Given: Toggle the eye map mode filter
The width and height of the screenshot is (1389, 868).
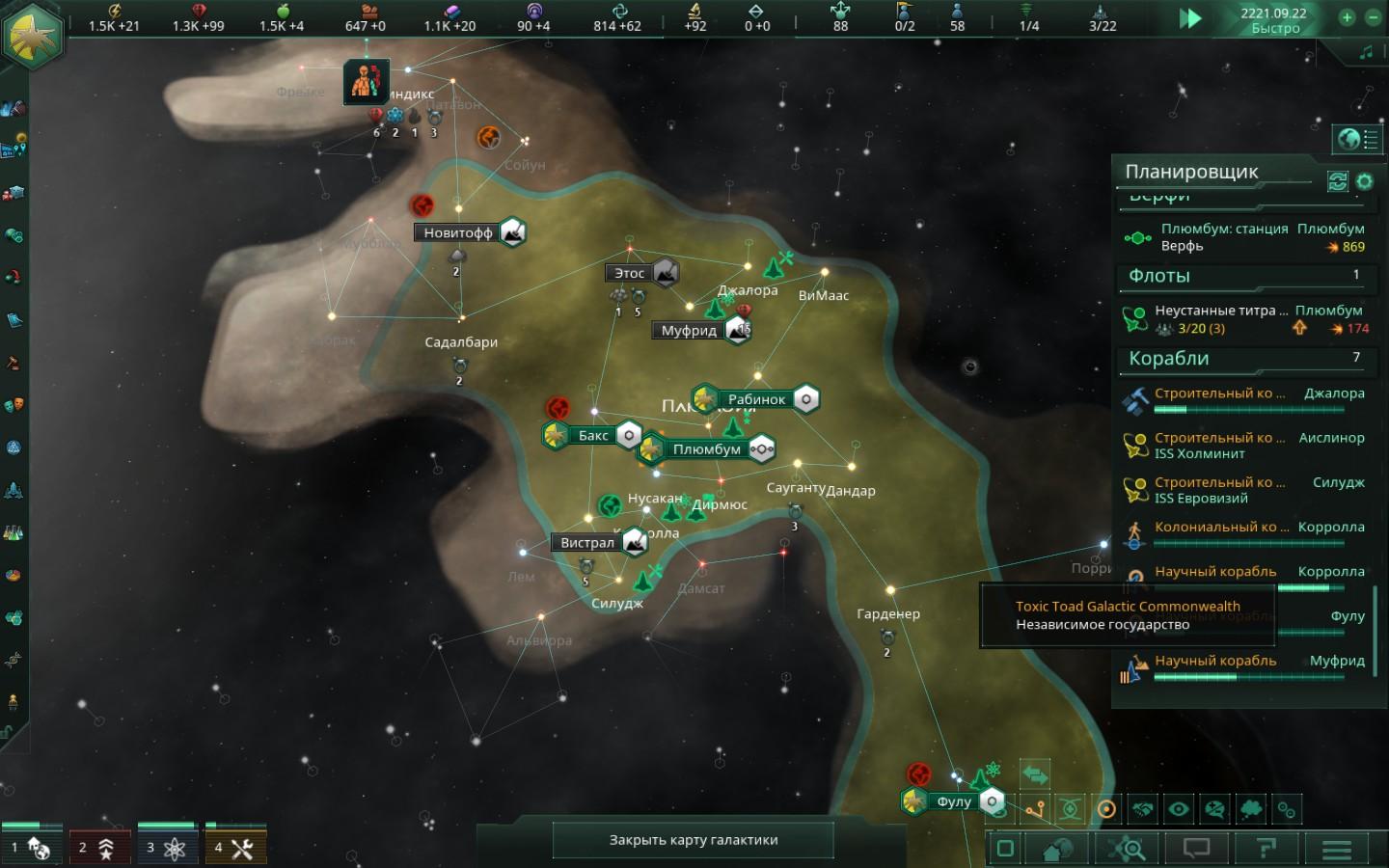Looking at the screenshot, I should (1179, 809).
